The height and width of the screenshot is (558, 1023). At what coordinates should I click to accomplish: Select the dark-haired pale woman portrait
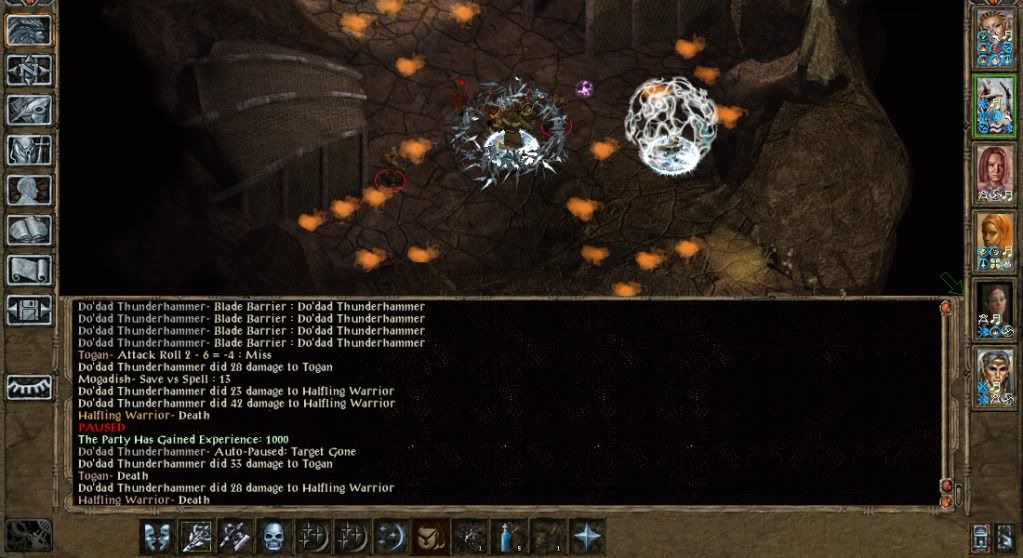tap(994, 307)
